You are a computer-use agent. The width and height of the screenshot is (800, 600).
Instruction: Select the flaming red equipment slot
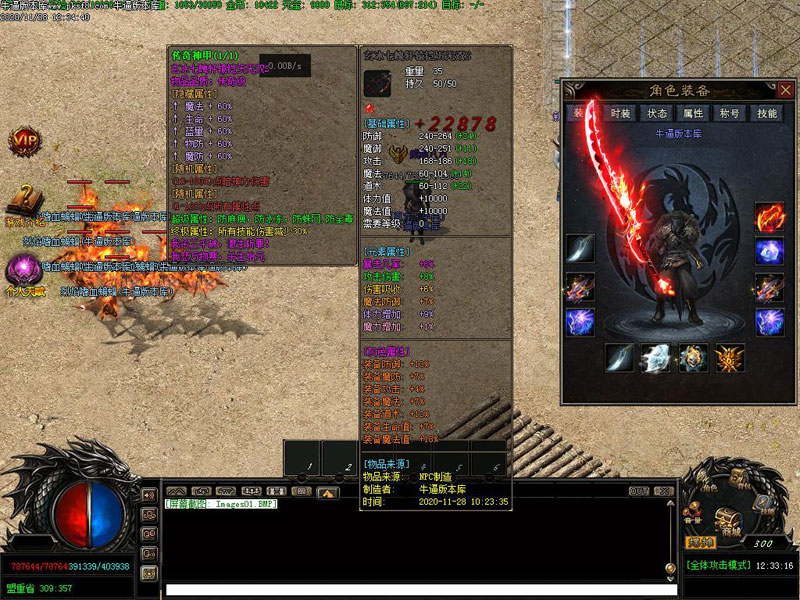pyautogui.click(x=769, y=218)
